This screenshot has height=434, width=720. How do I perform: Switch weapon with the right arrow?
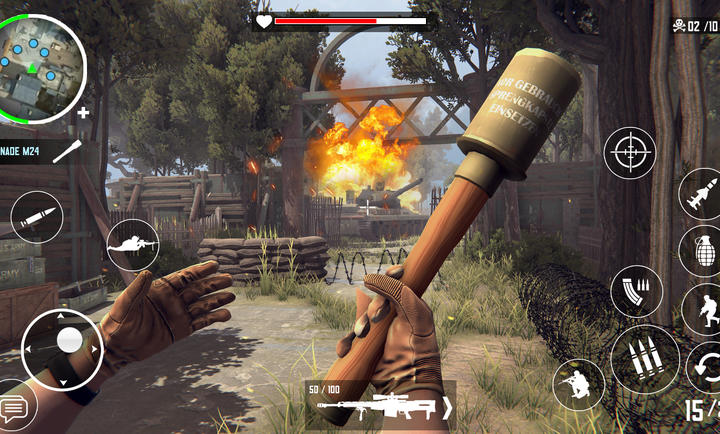coord(447,408)
